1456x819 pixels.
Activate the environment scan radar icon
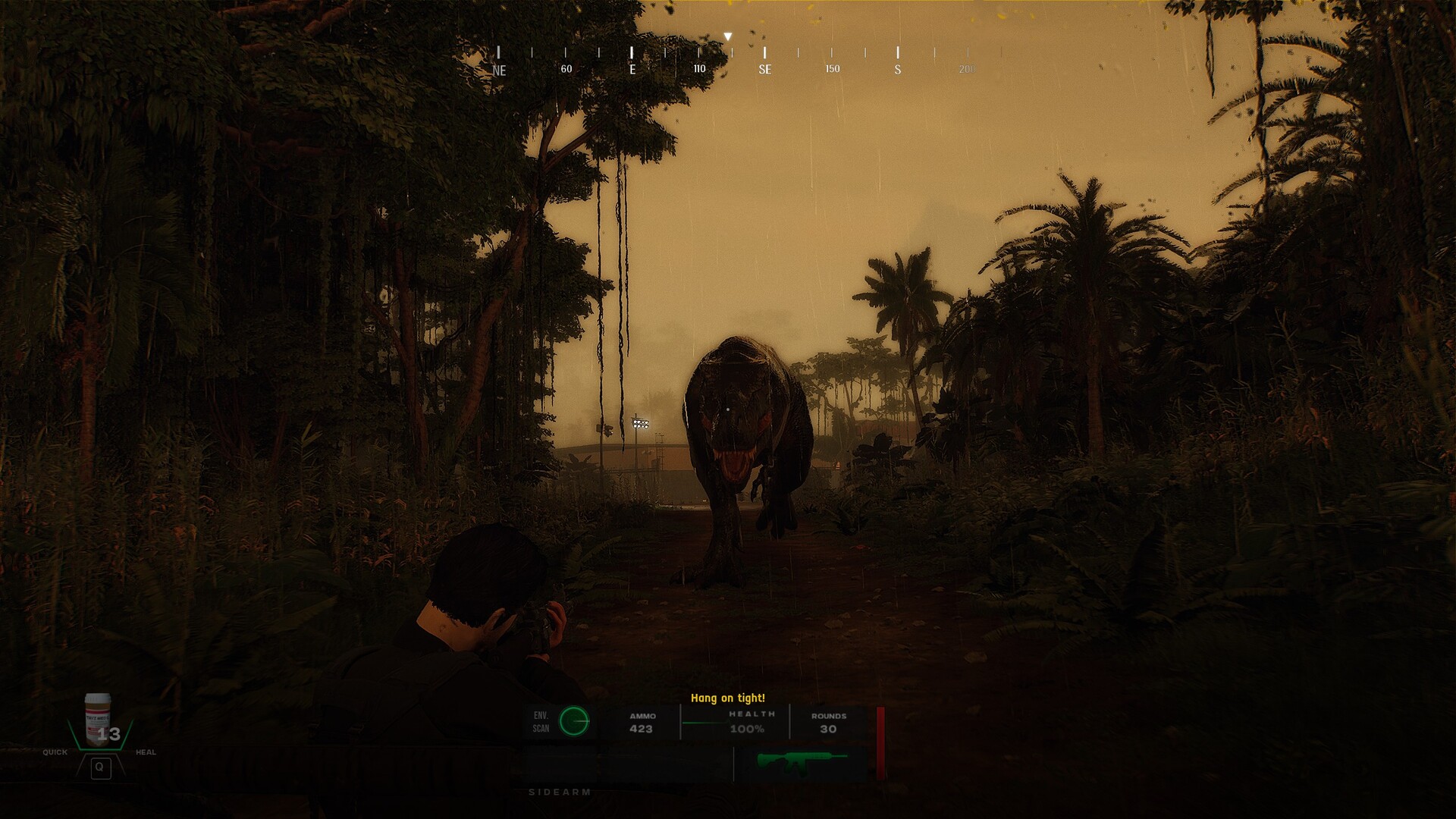[x=574, y=721]
